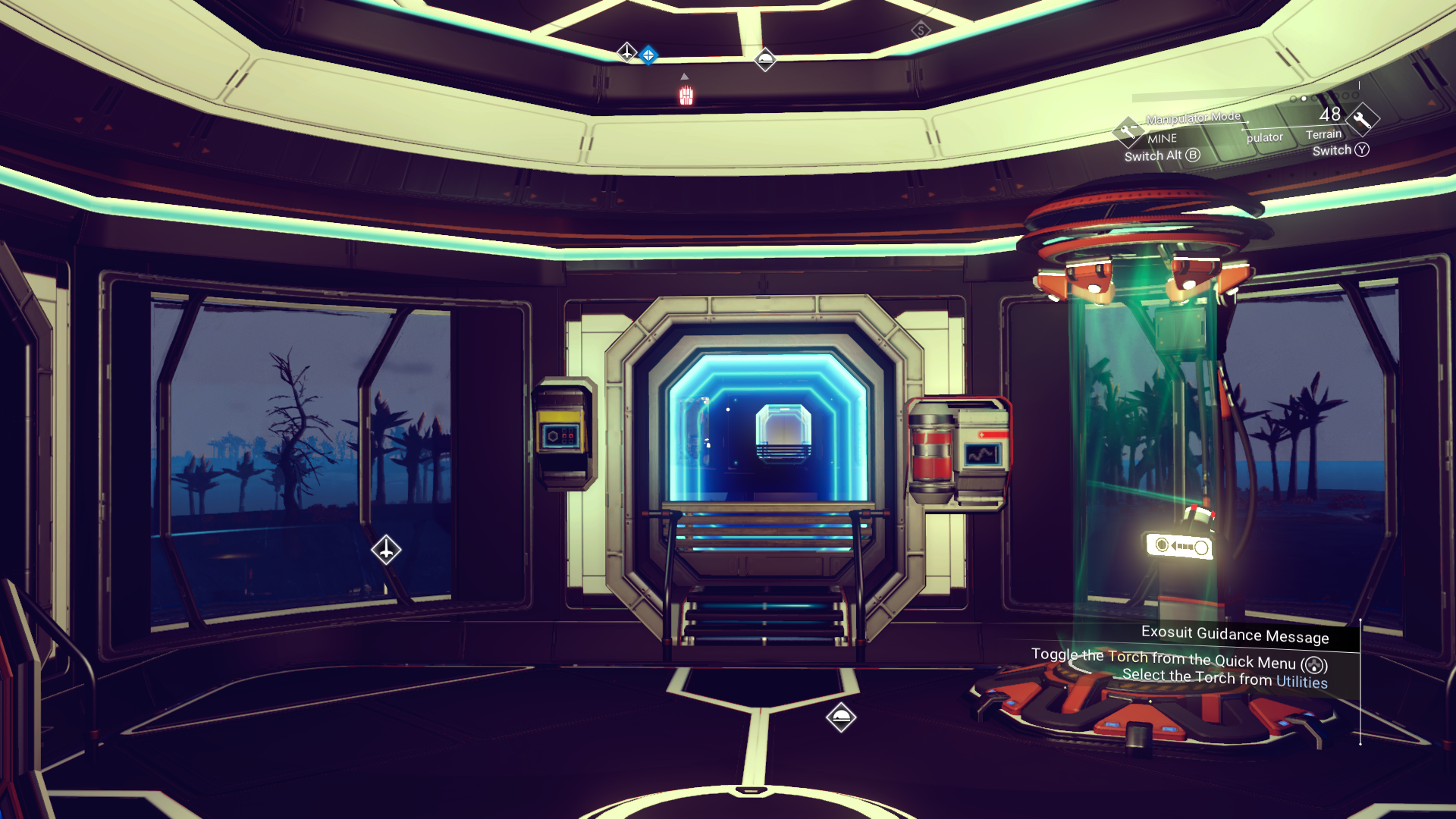Select the red base indicator icon
Image resolution: width=1456 pixels, height=819 pixels.
[686, 96]
